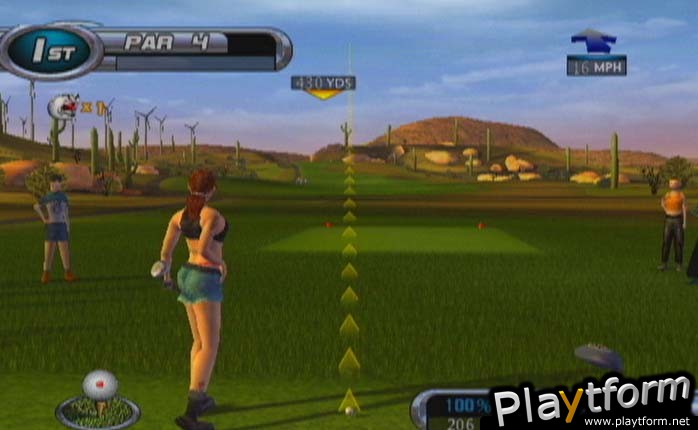
Task: Click the ball lie indicator
Action: (98, 398)
